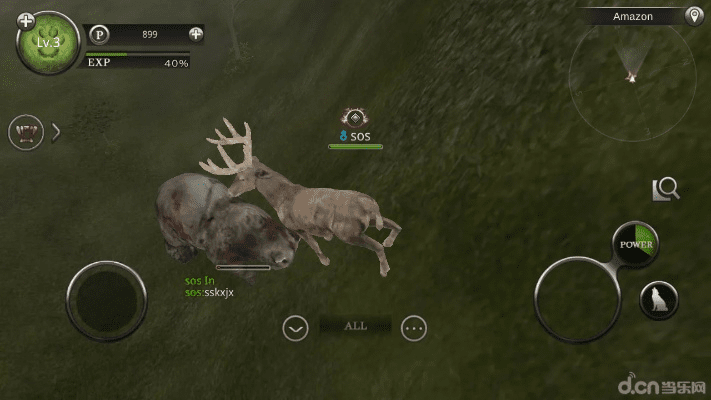Use the POWER skill button

636,245
